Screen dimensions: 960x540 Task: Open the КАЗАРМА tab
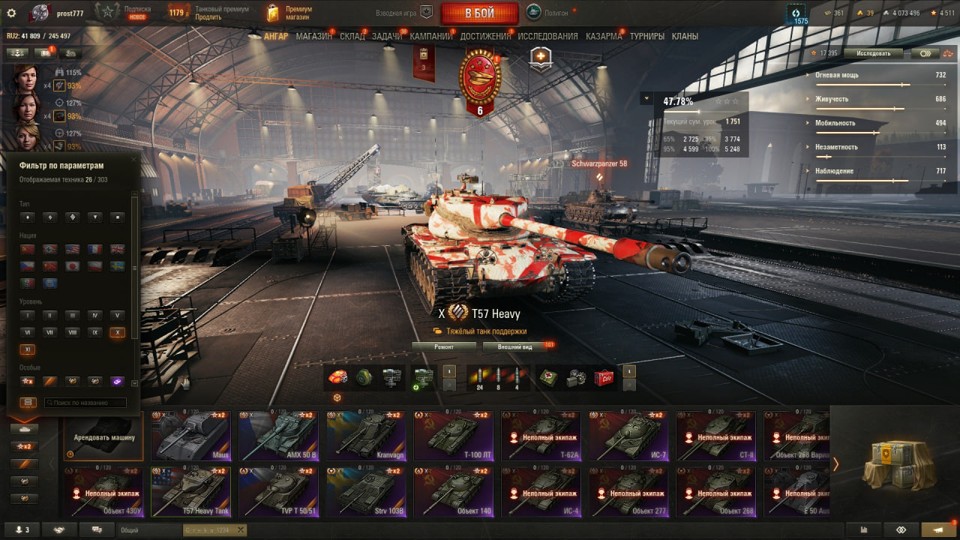(x=604, y=36)
